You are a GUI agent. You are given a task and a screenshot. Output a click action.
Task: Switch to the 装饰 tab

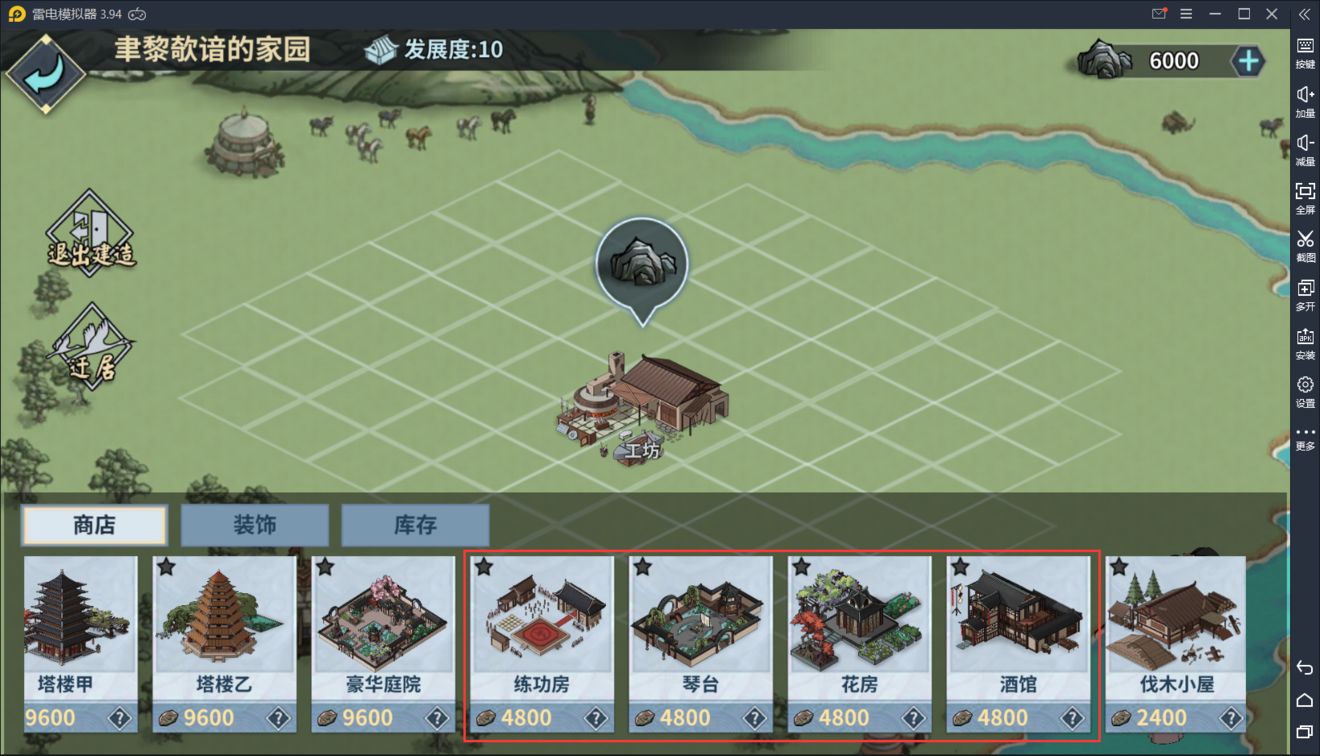point(254,524)
